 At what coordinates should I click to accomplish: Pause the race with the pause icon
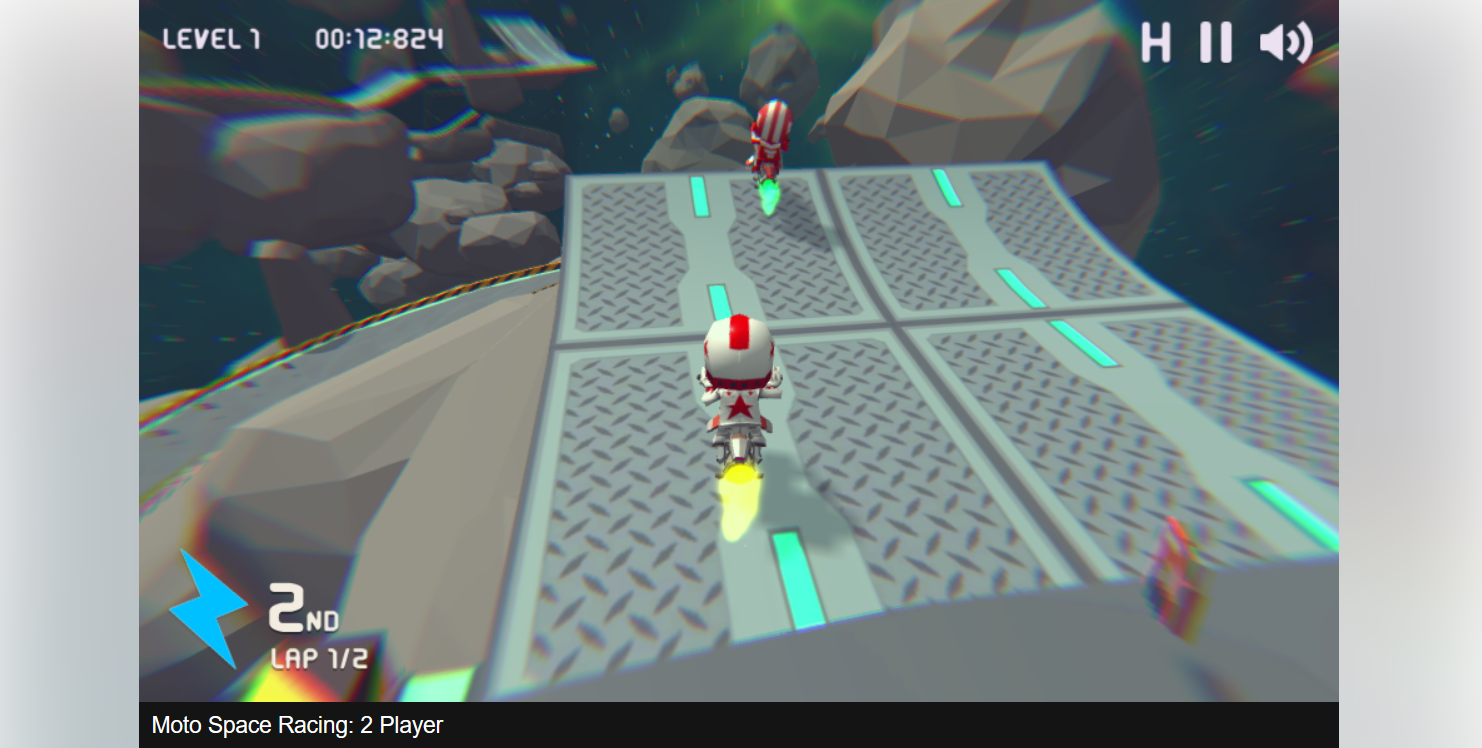point(1214,42)
